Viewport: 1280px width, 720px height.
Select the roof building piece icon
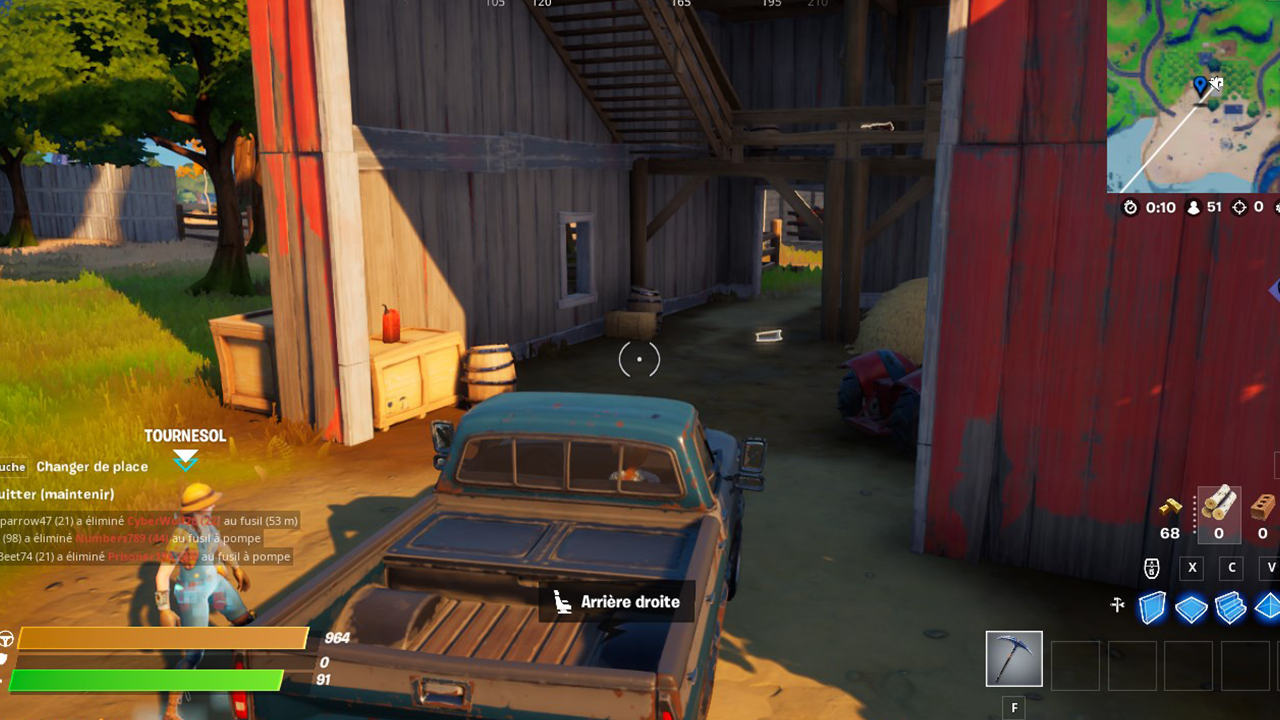pos(1268,607)
